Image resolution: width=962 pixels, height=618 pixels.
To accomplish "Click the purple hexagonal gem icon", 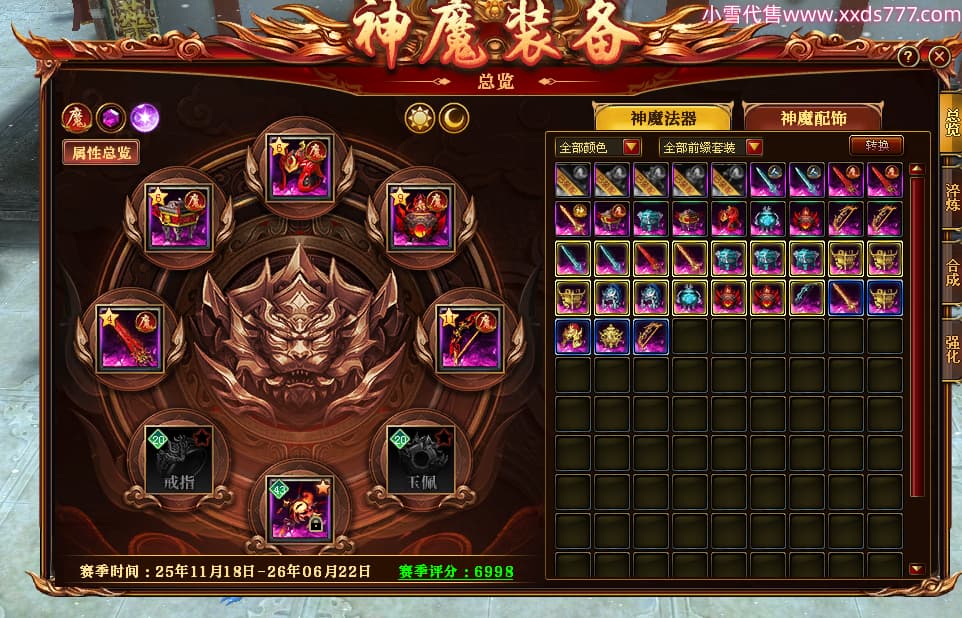I will 110,118.
